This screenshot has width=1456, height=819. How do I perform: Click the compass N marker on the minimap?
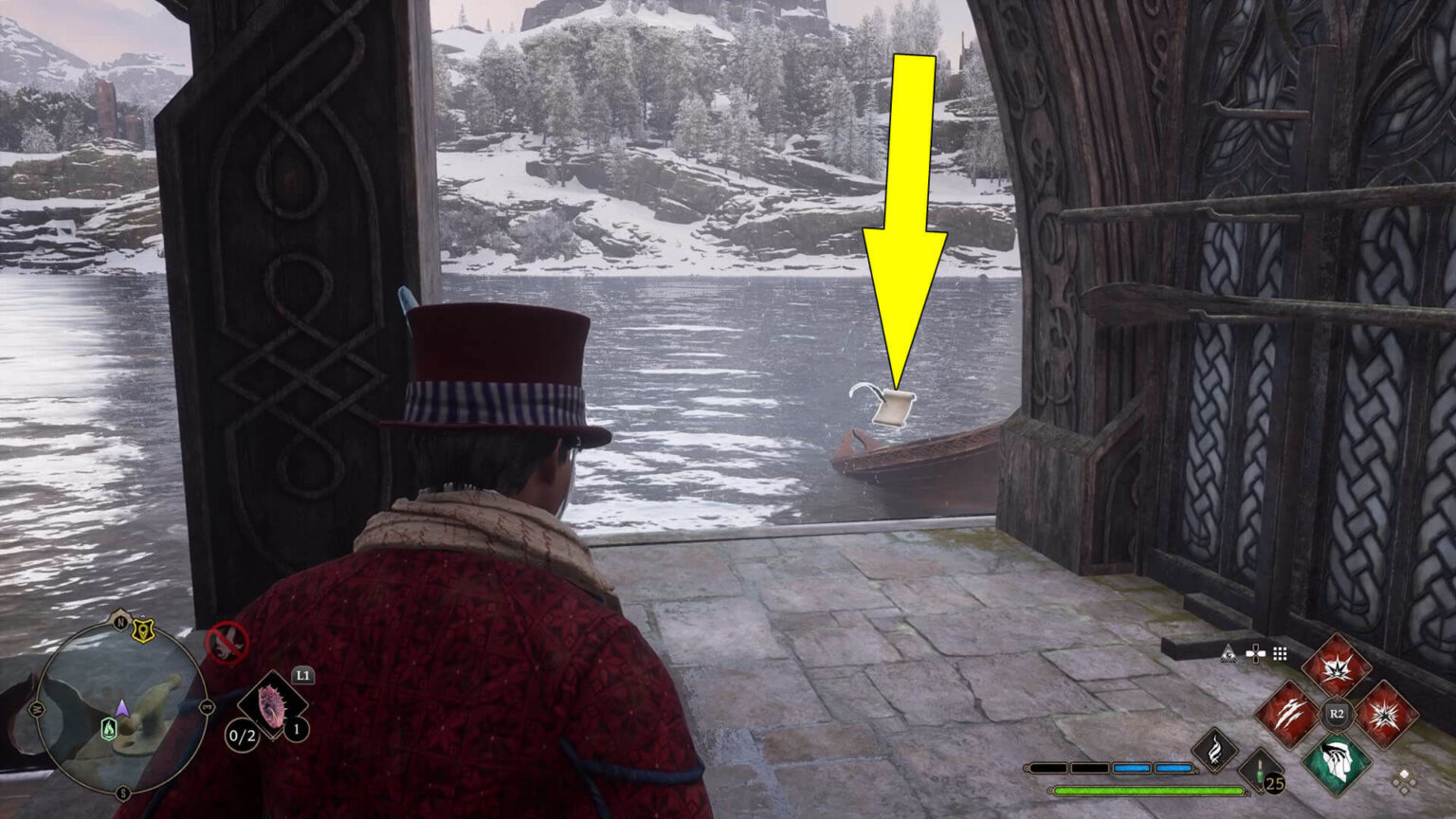coord(120,622)
